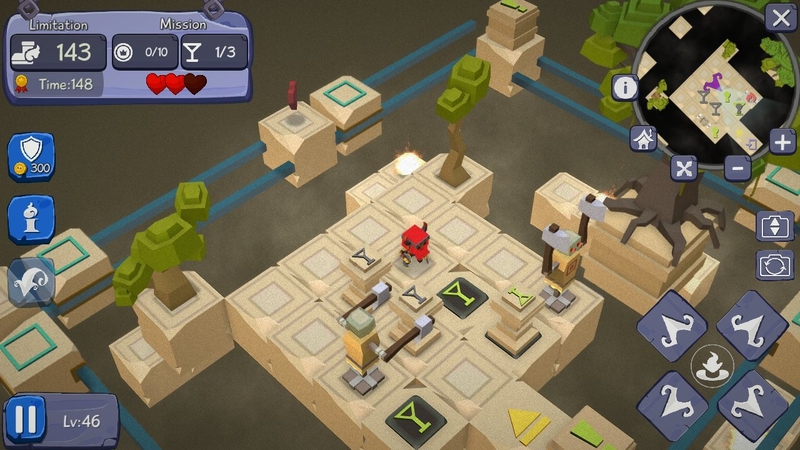Expand the minimap with the crossed-arrows button
The height and width of the screenshot is (450, 800).
click(684, 168)
